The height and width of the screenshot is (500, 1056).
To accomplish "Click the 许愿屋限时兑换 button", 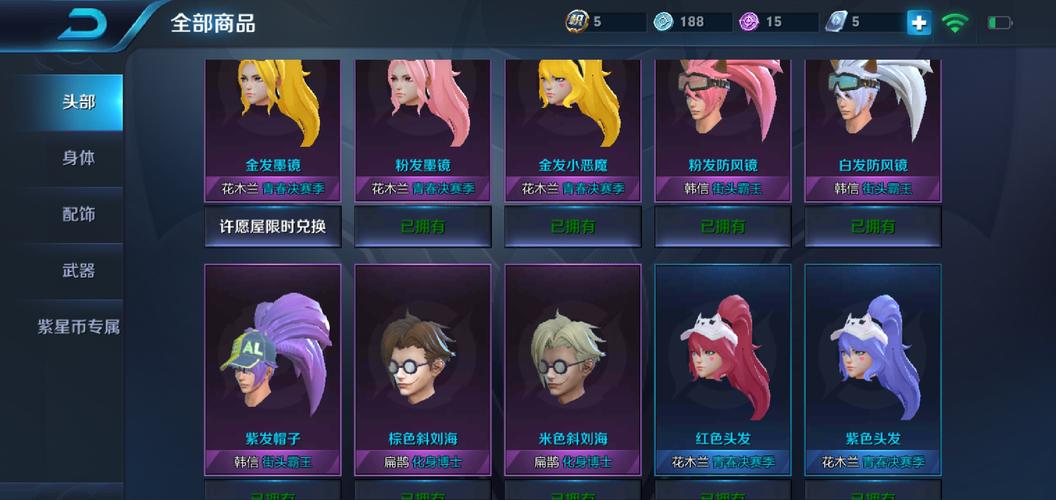I will (x=273, y=227).
